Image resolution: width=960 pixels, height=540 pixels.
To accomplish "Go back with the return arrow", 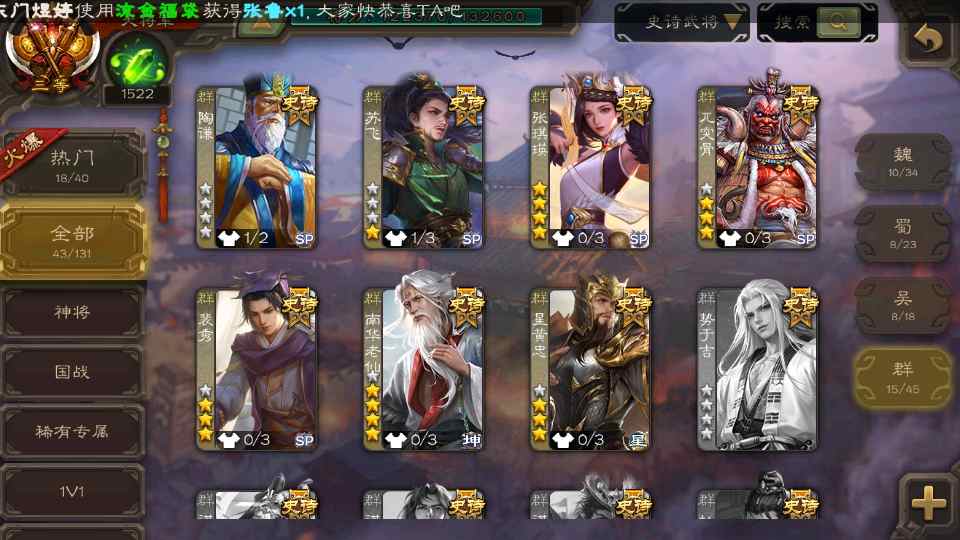I will point(930,39).
